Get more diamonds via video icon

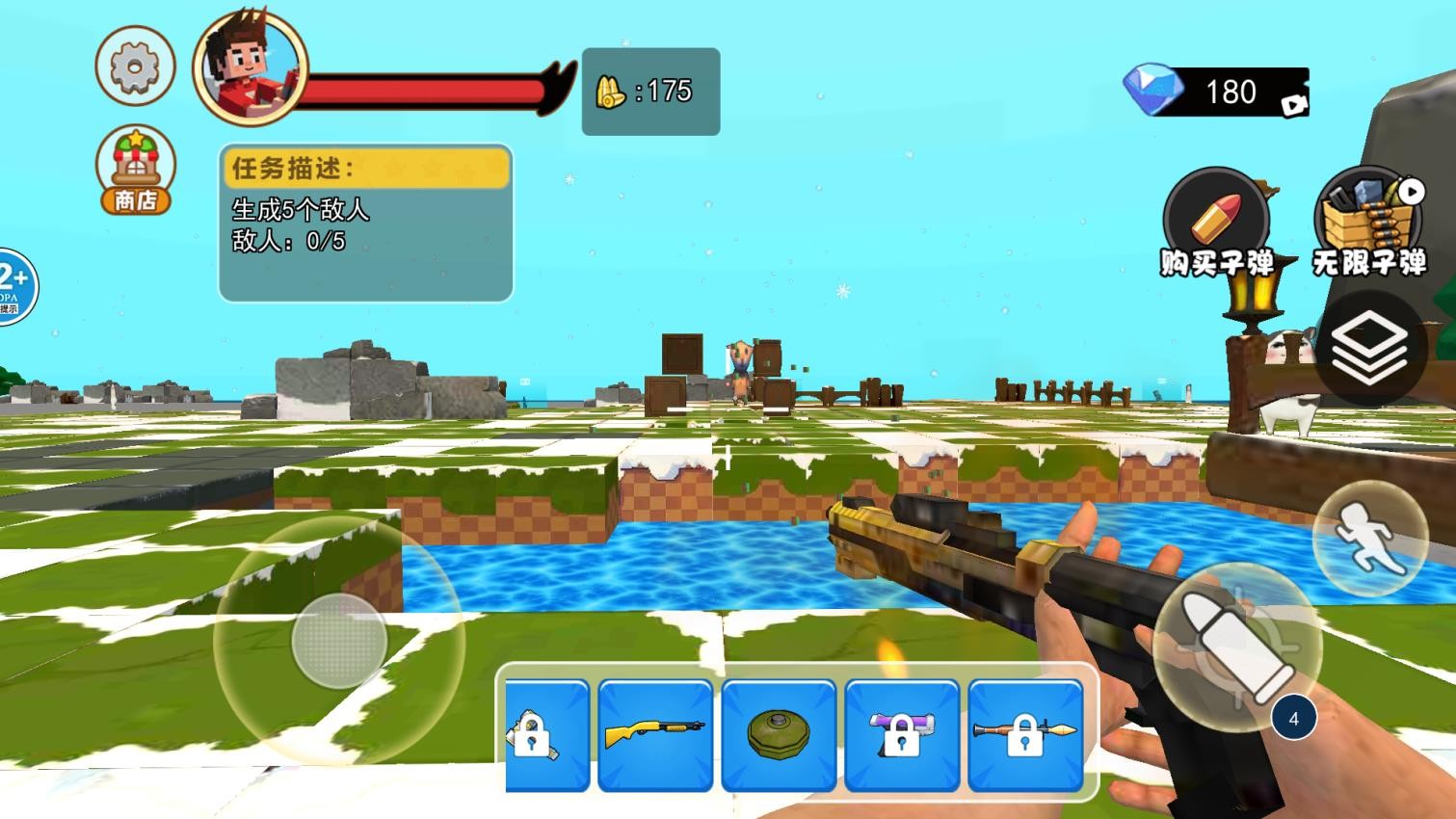coord(1293,104)
